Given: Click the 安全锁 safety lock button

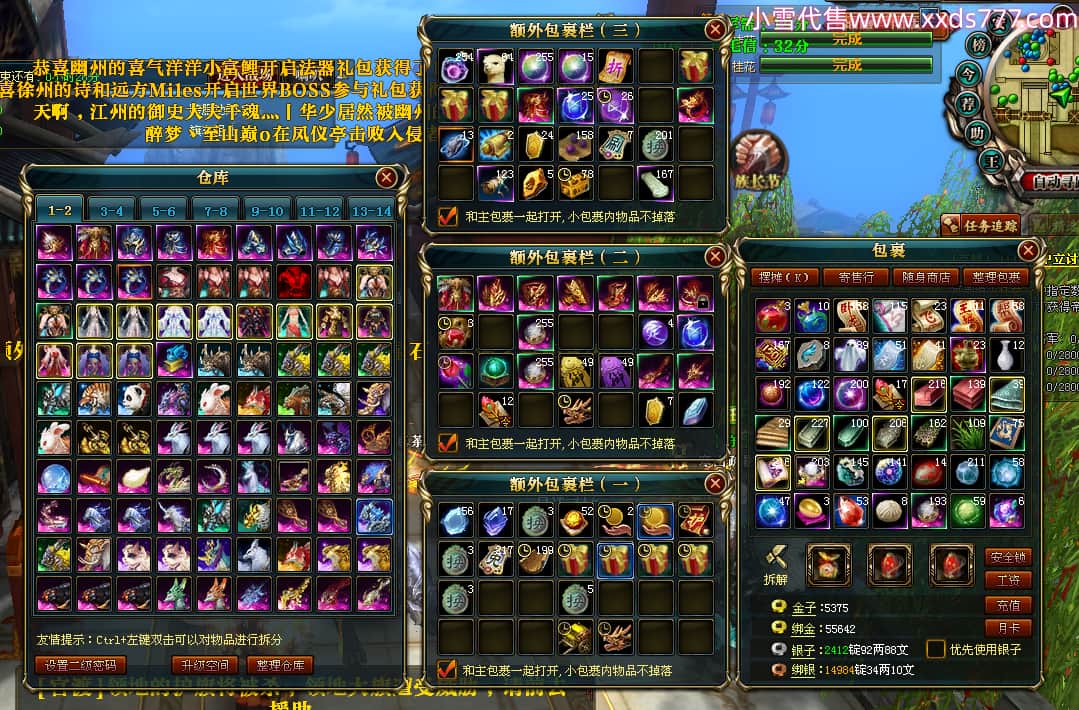Looking at the screenshot, I should [1008, 557].
